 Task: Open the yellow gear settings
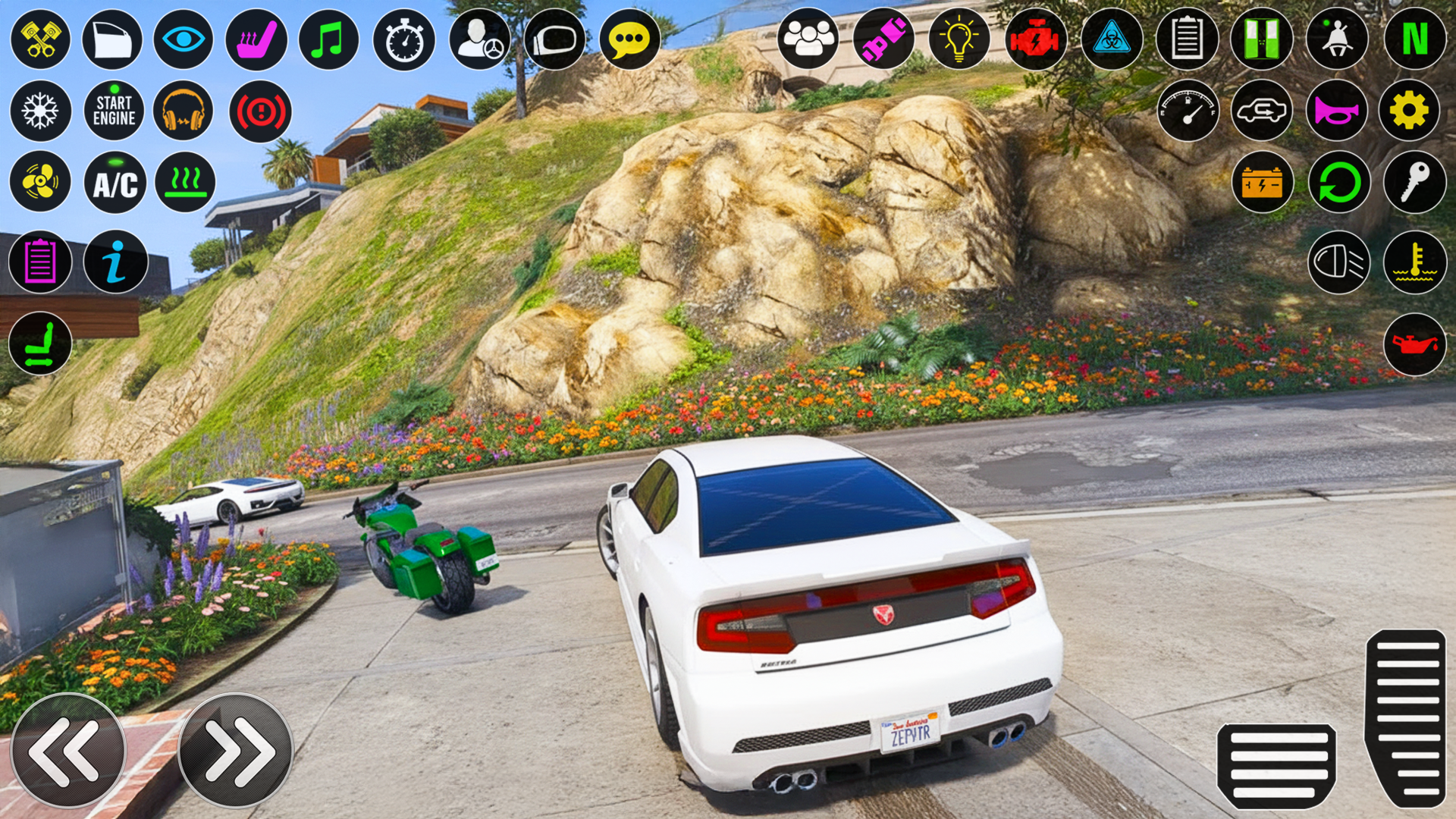tap(1409, 111)
